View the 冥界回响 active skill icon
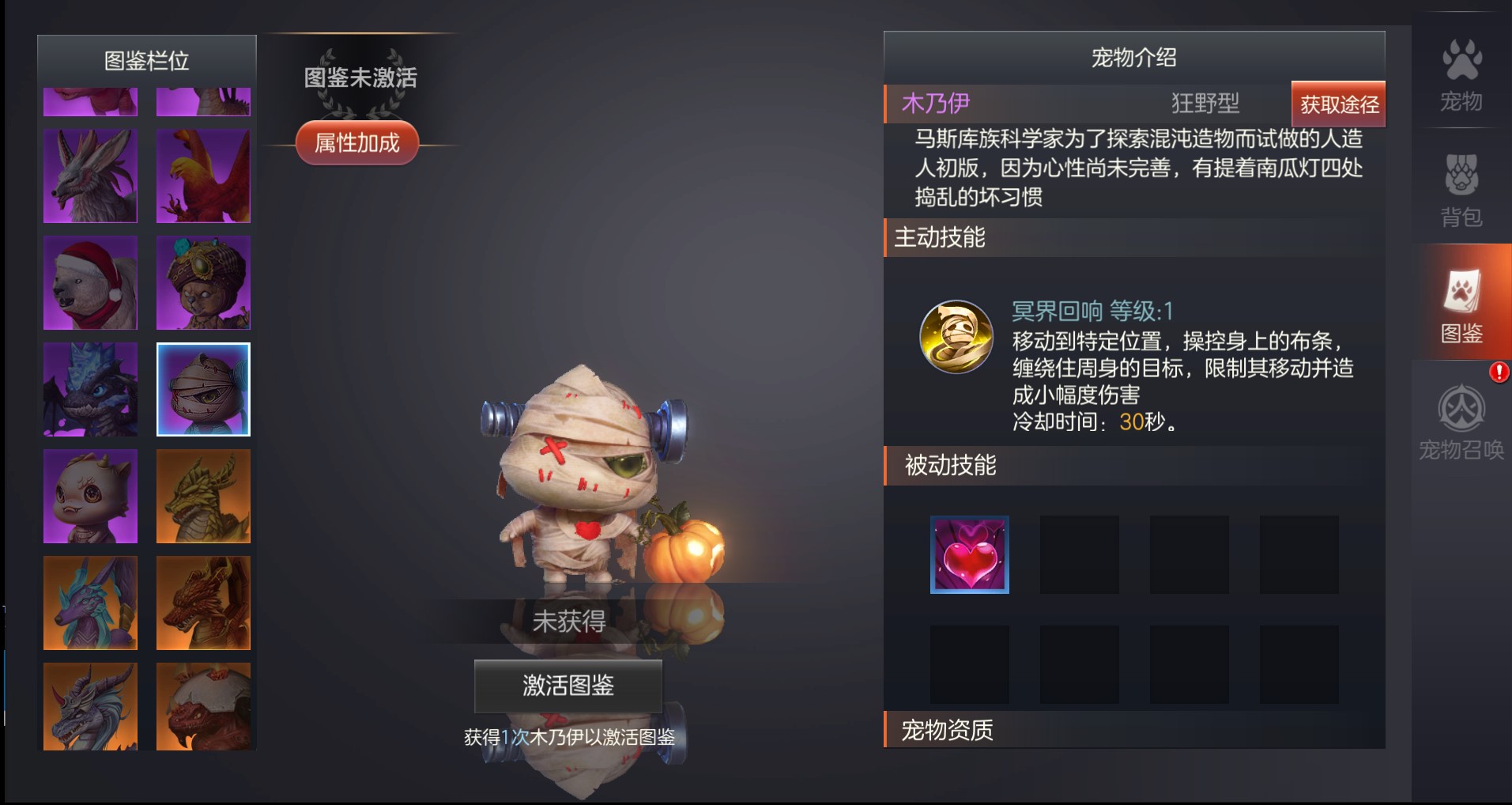 point(956,336)
